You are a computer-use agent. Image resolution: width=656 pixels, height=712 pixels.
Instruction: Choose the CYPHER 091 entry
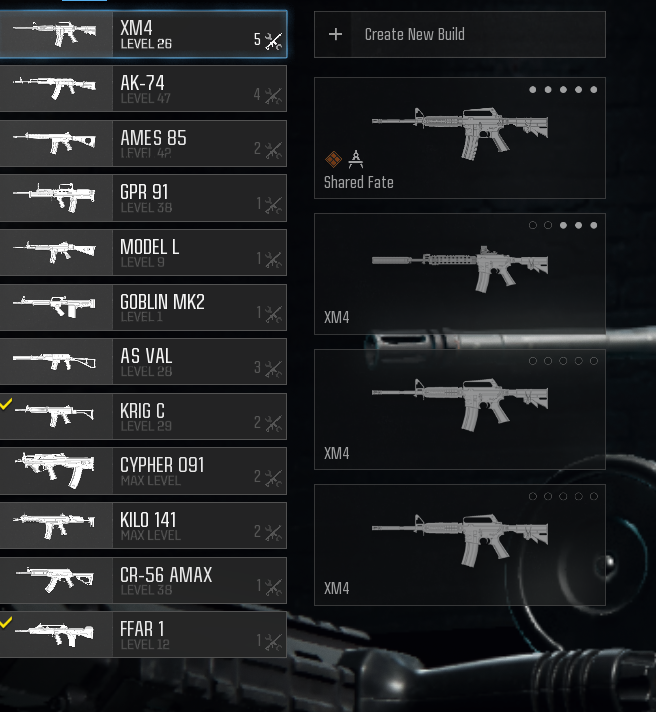pos(143,471)
